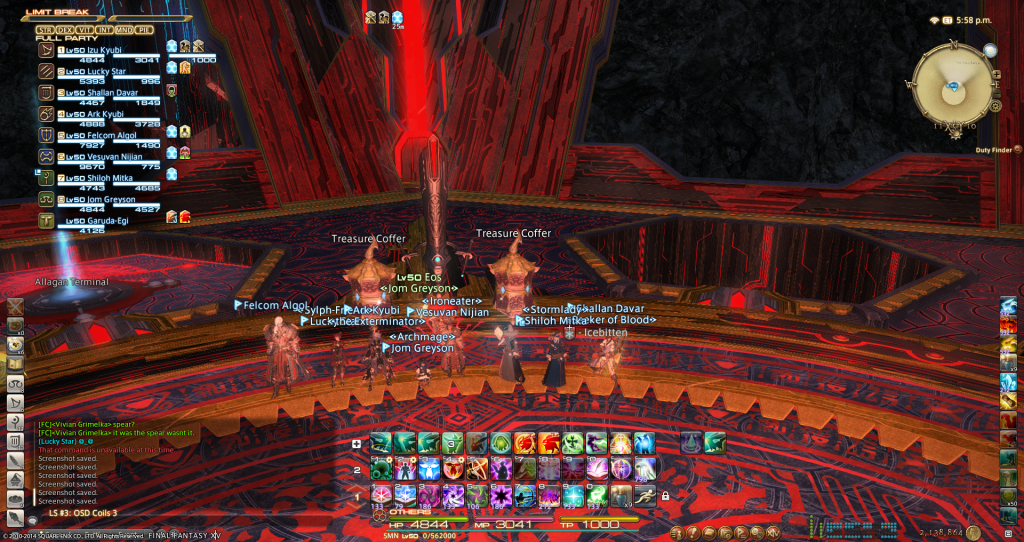Activate the crossed-swords icon in left sidebar

point(17,307)
